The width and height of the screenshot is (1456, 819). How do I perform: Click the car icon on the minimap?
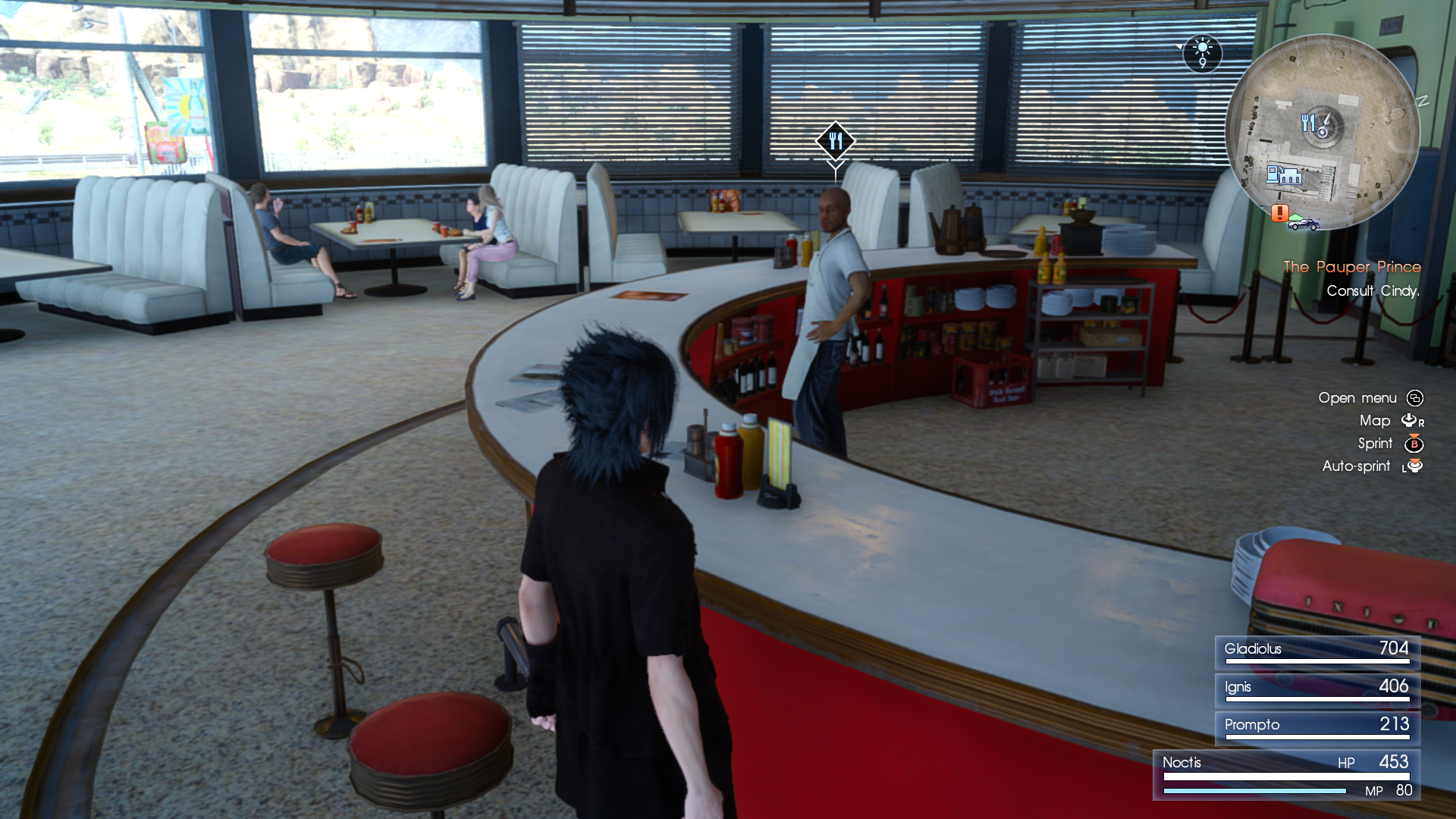click(1304, 224)
